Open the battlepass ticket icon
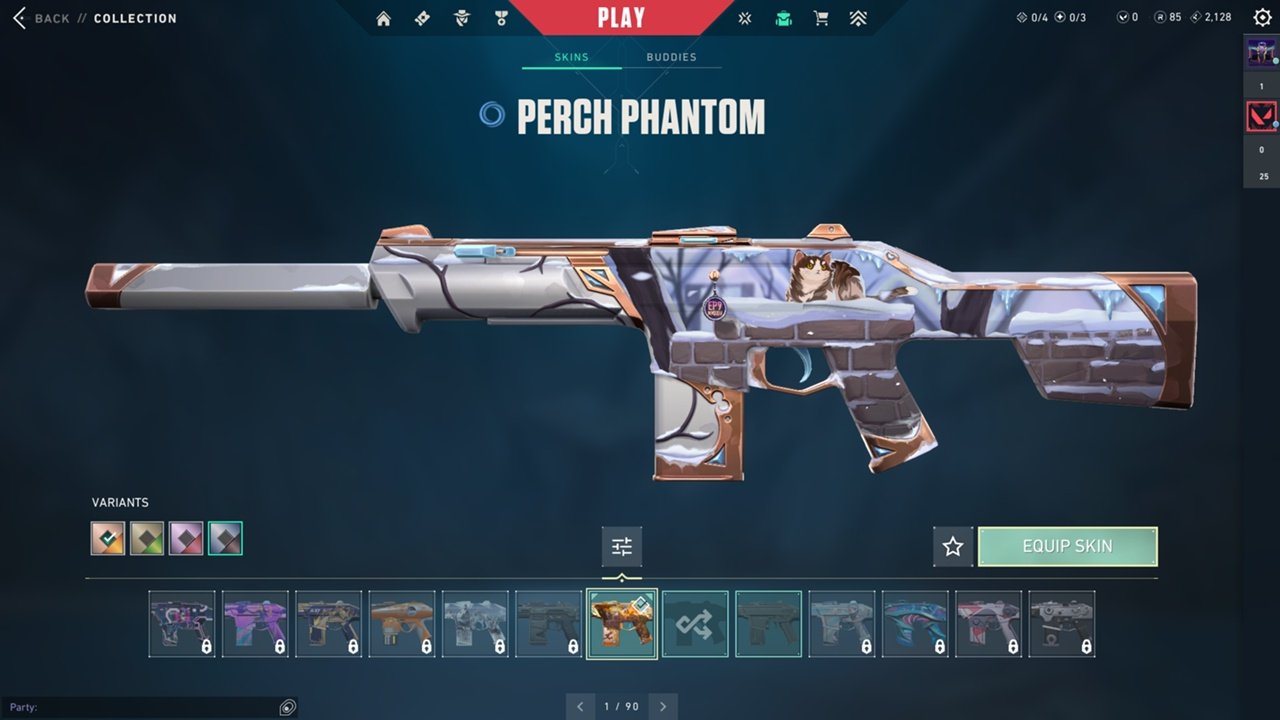 (422, 18)
